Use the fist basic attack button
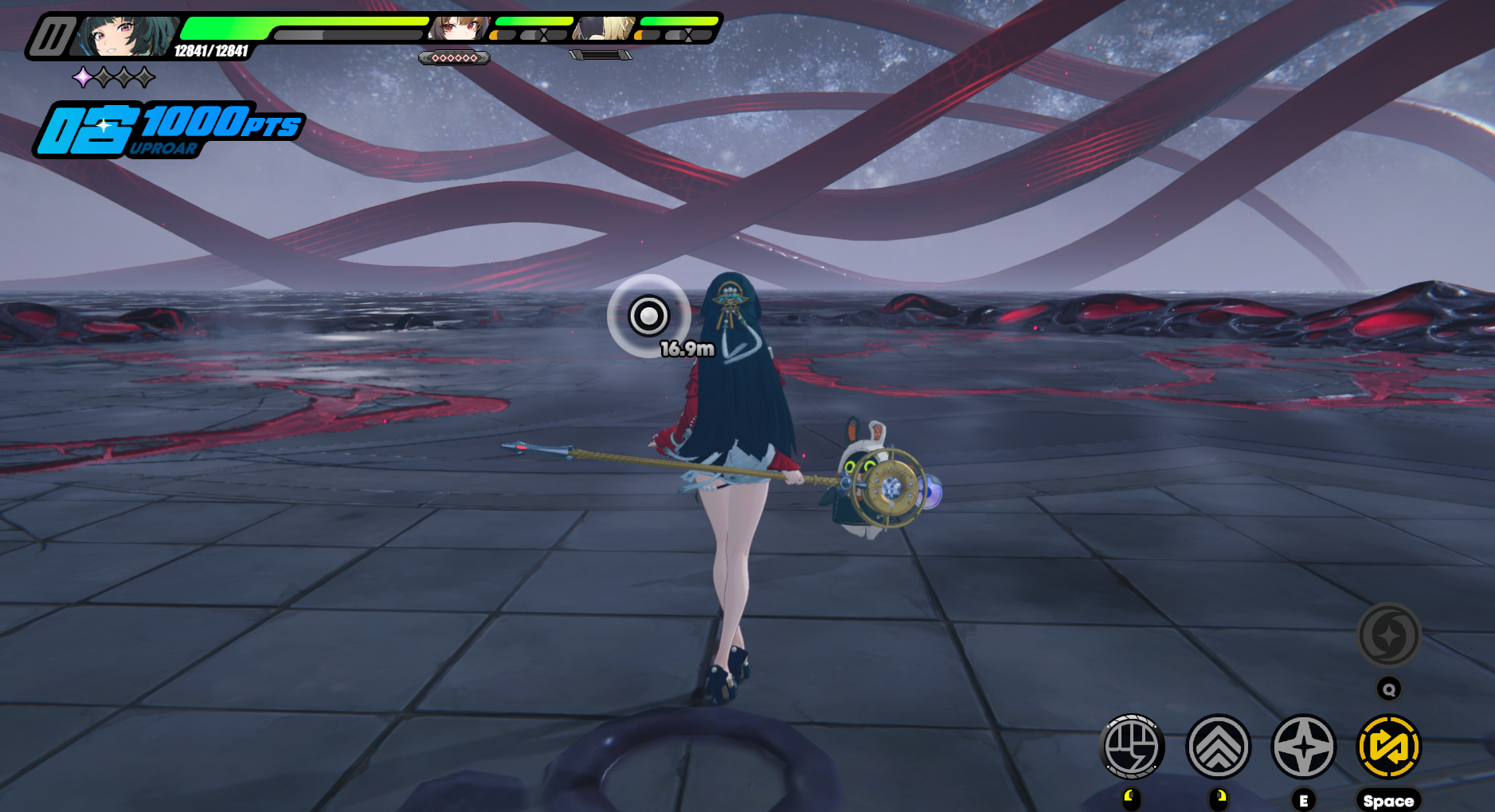1495x812 pixels. (x=1131, y=747)
